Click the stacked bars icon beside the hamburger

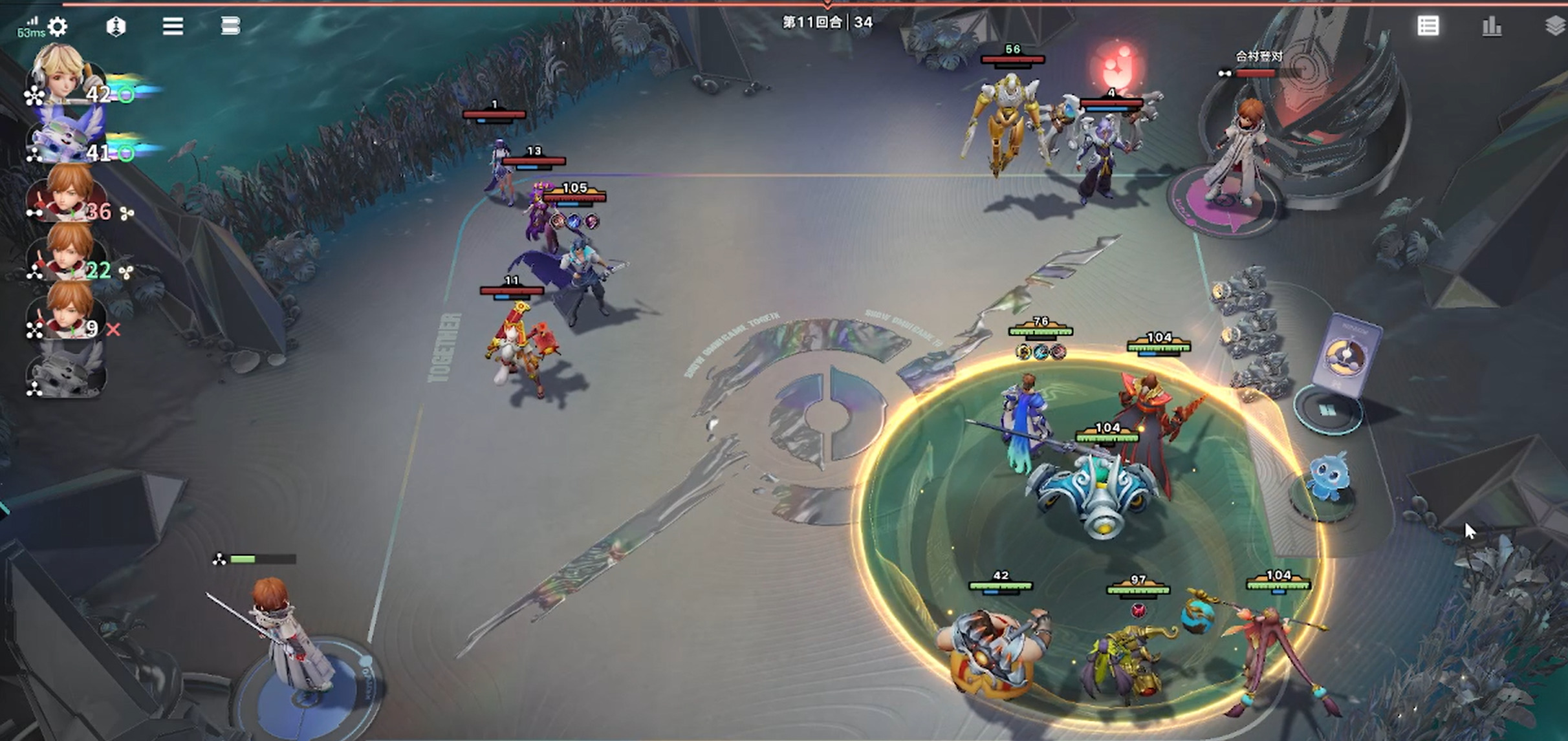point(230,27)
